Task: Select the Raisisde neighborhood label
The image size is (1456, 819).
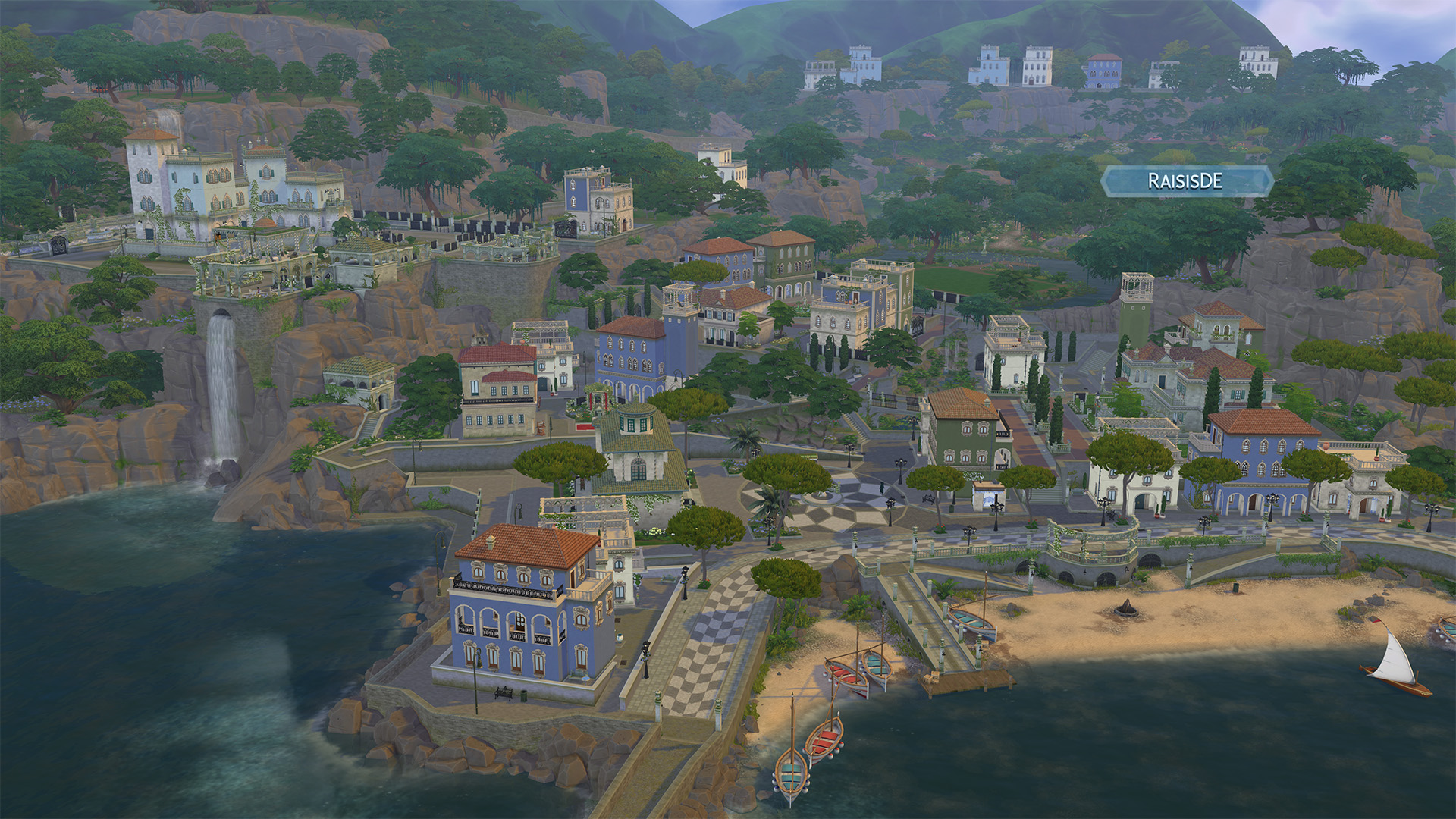Action: tap(1185, 181)
